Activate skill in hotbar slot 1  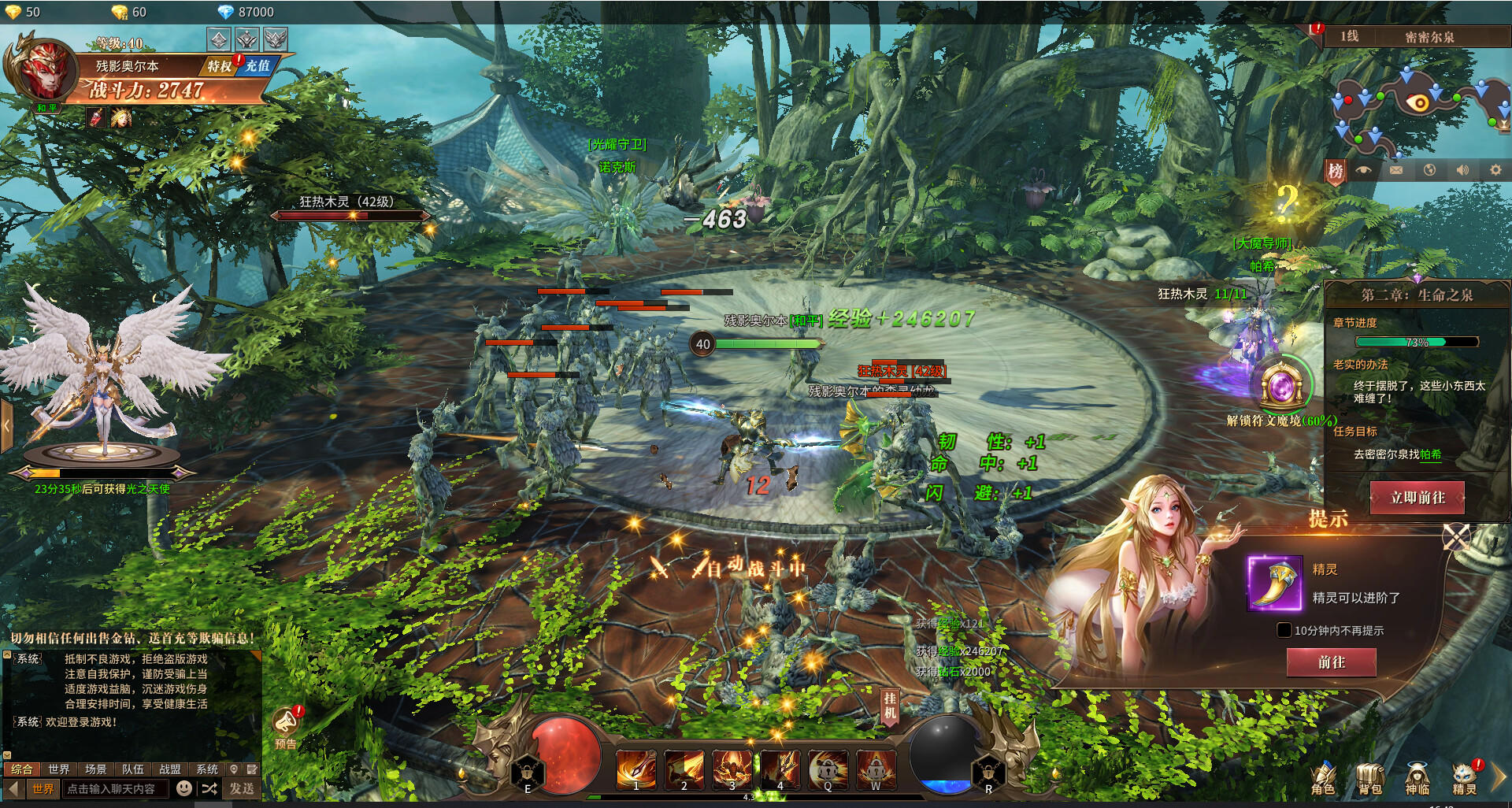click(x=636, y=769)
